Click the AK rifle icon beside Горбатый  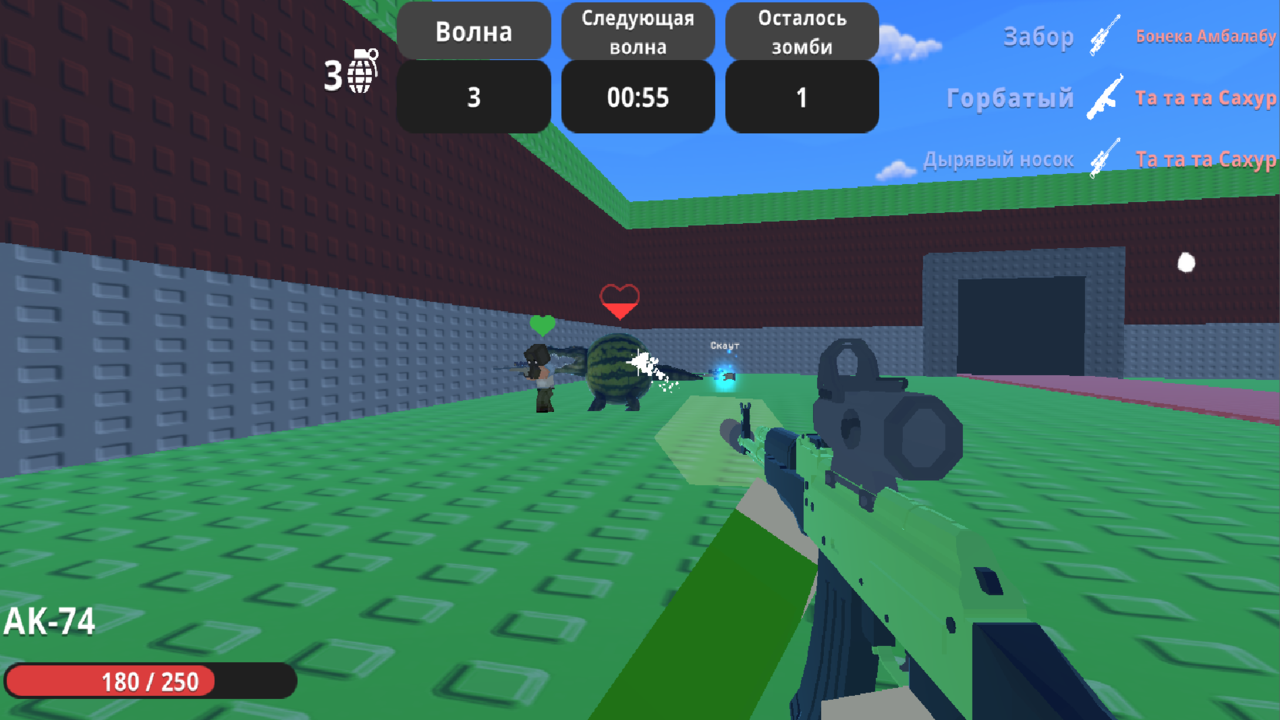tap(1103, 98)
